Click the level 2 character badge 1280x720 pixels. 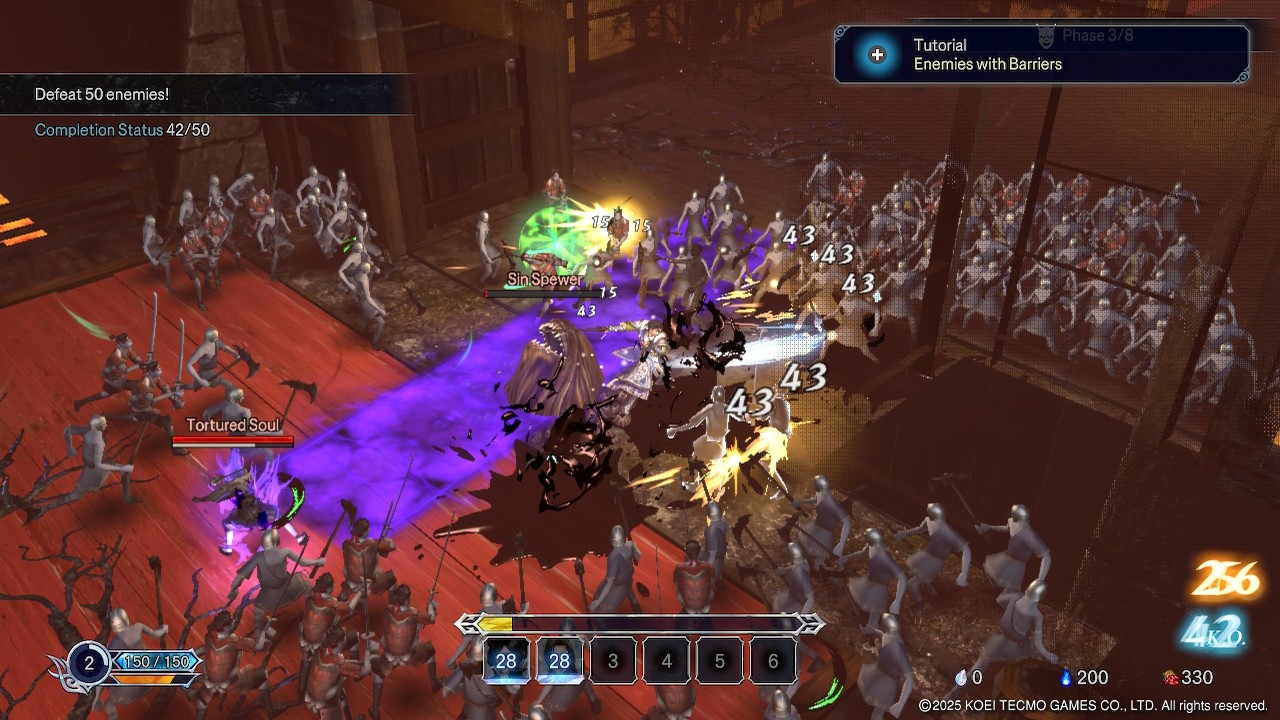[x=89, y=663]
